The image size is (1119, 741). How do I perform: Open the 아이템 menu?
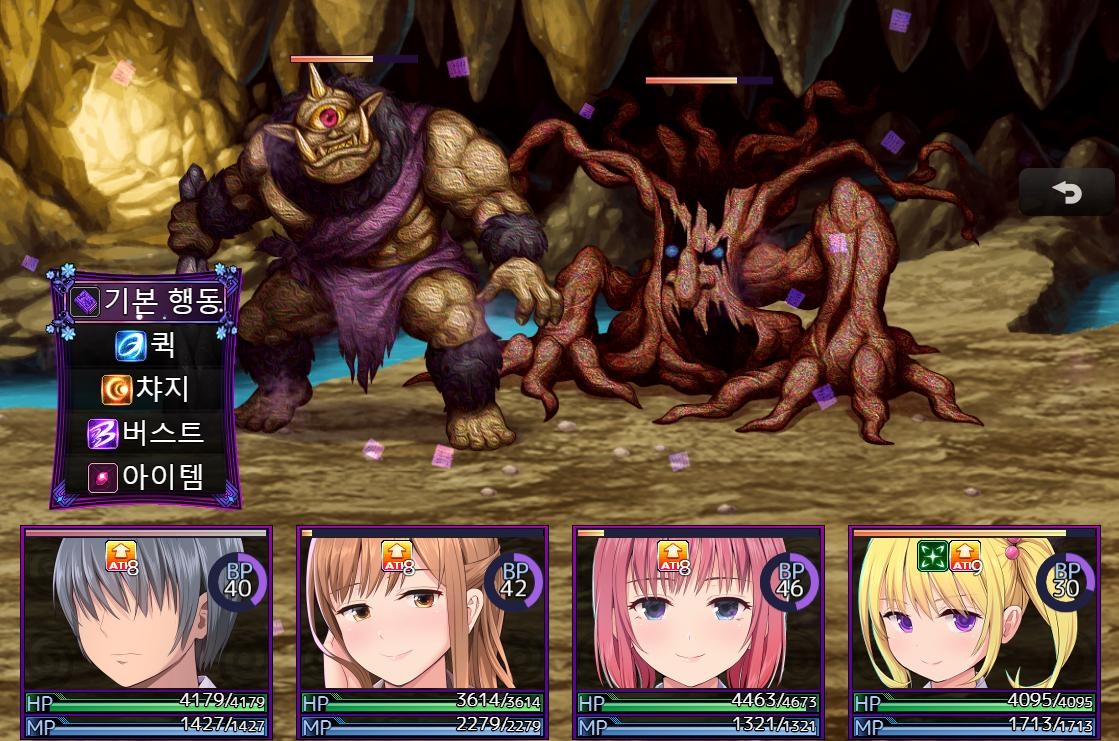(x=146, y=477)
